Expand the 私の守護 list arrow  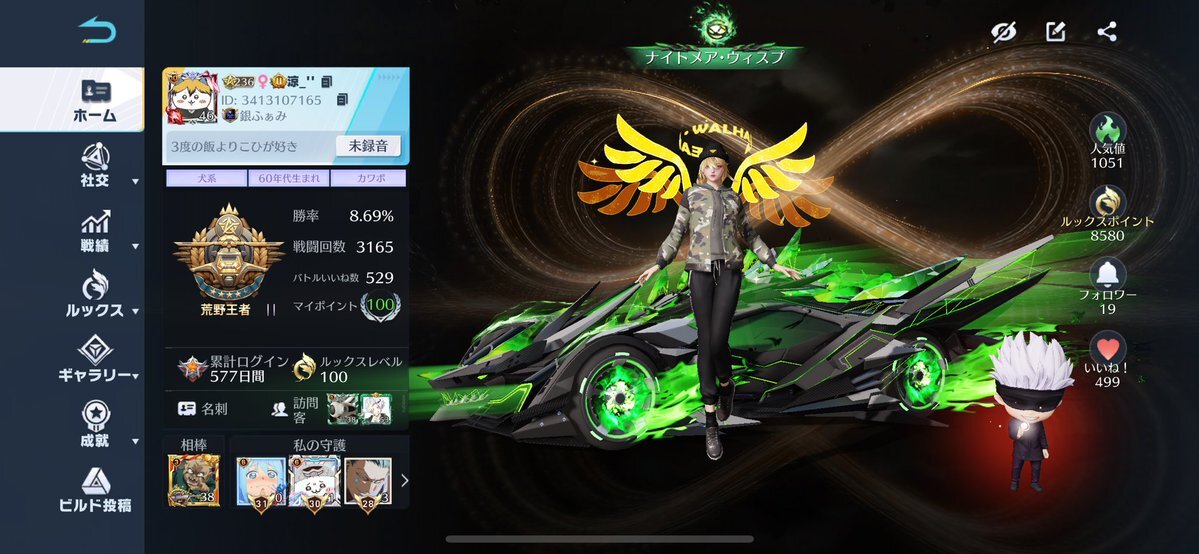pyautogui.click(x=404, y=481)
